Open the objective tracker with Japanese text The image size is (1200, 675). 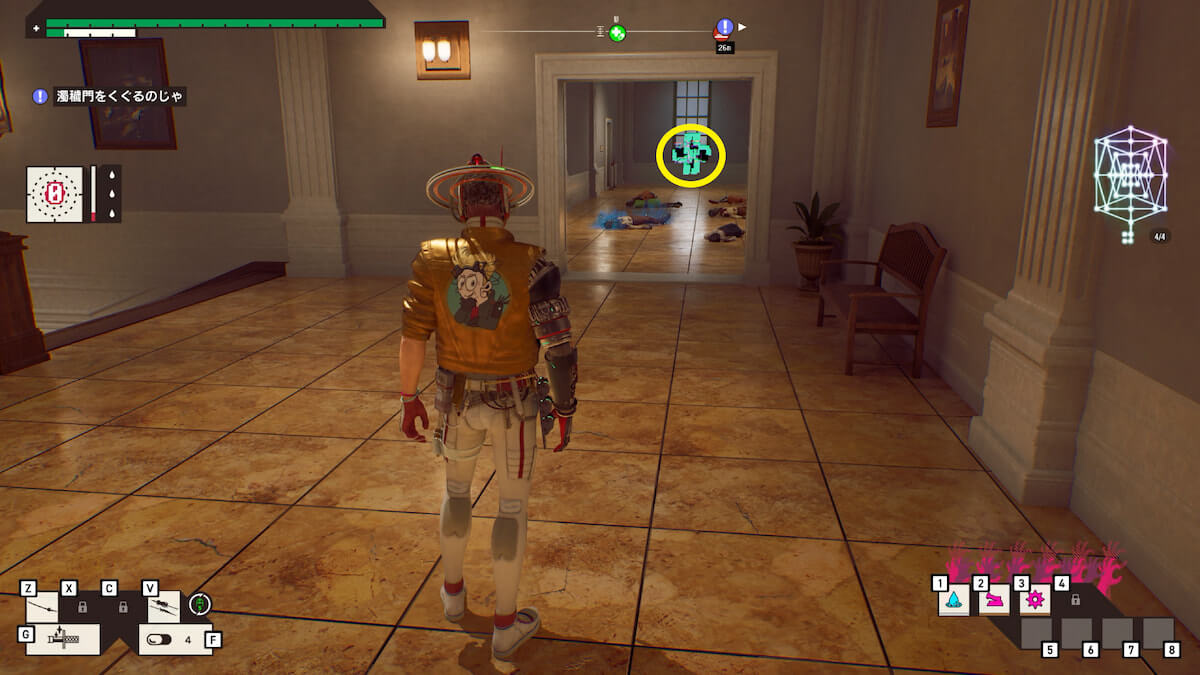point(109,97)
